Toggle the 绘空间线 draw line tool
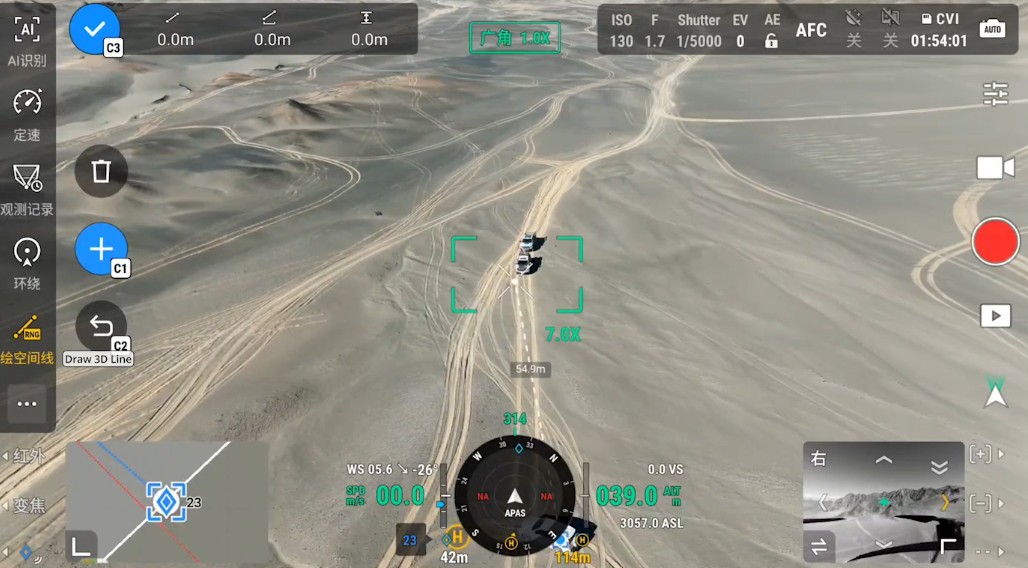 click(27, 336)
